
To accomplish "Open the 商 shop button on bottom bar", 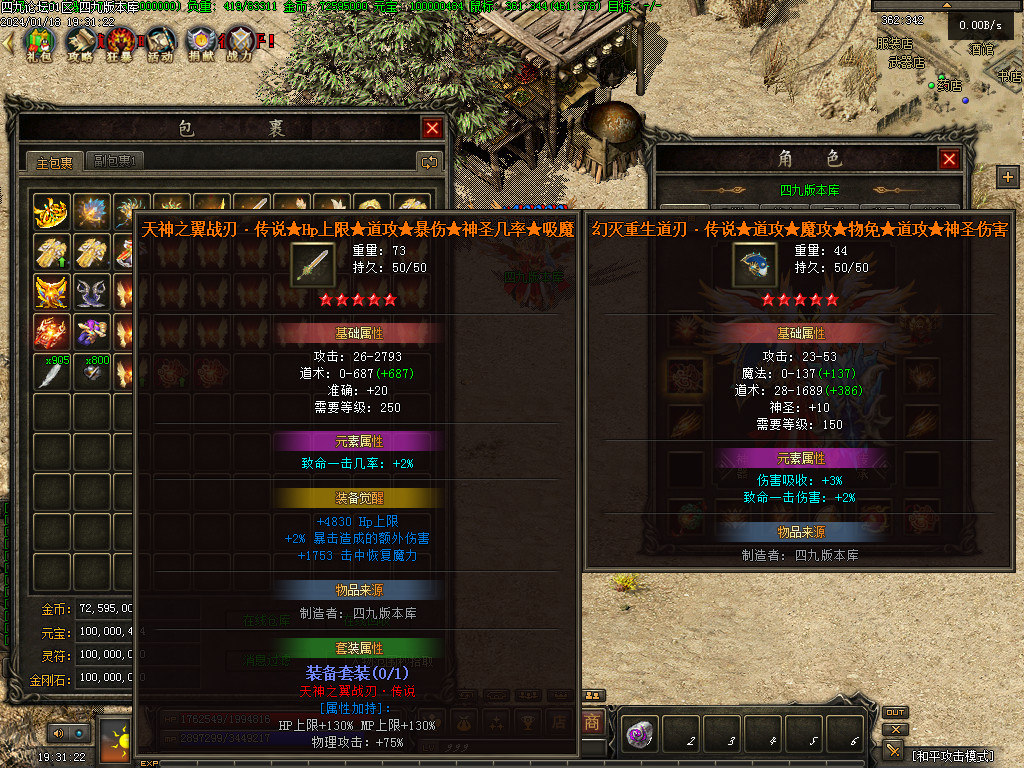I will coord(593,722).
